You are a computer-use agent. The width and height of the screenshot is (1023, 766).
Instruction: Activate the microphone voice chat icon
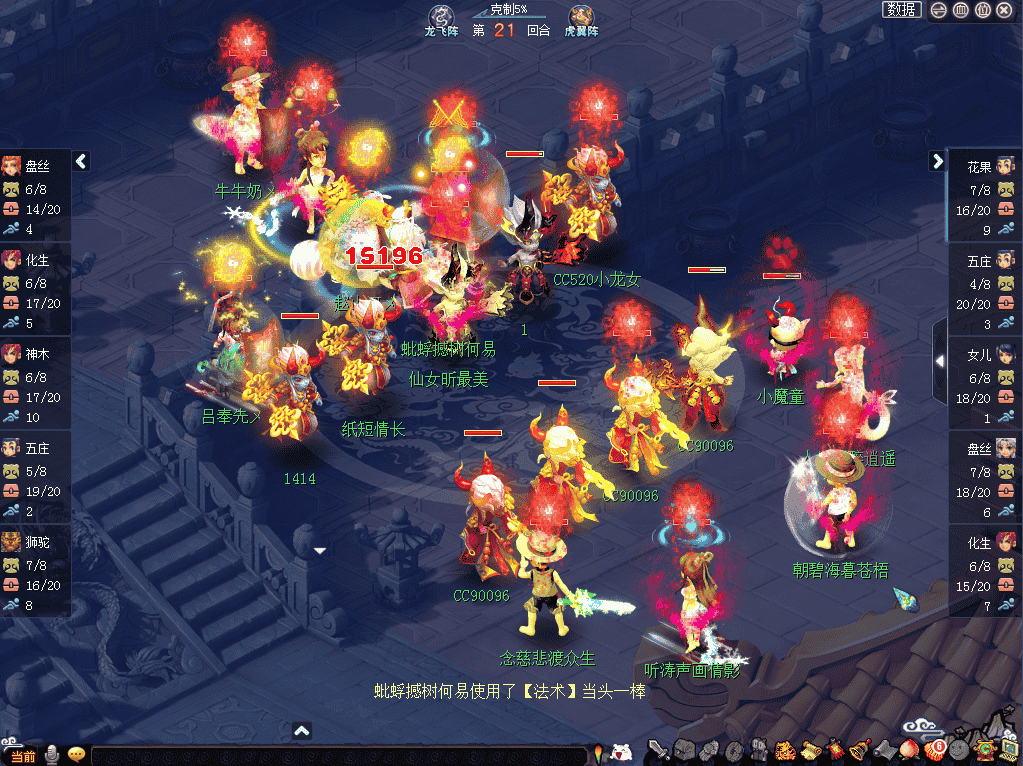(52, 755)
